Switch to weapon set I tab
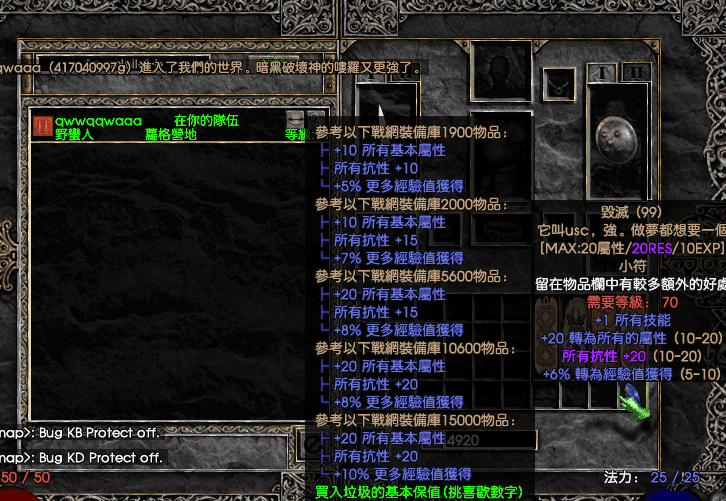 click(603, 73)
